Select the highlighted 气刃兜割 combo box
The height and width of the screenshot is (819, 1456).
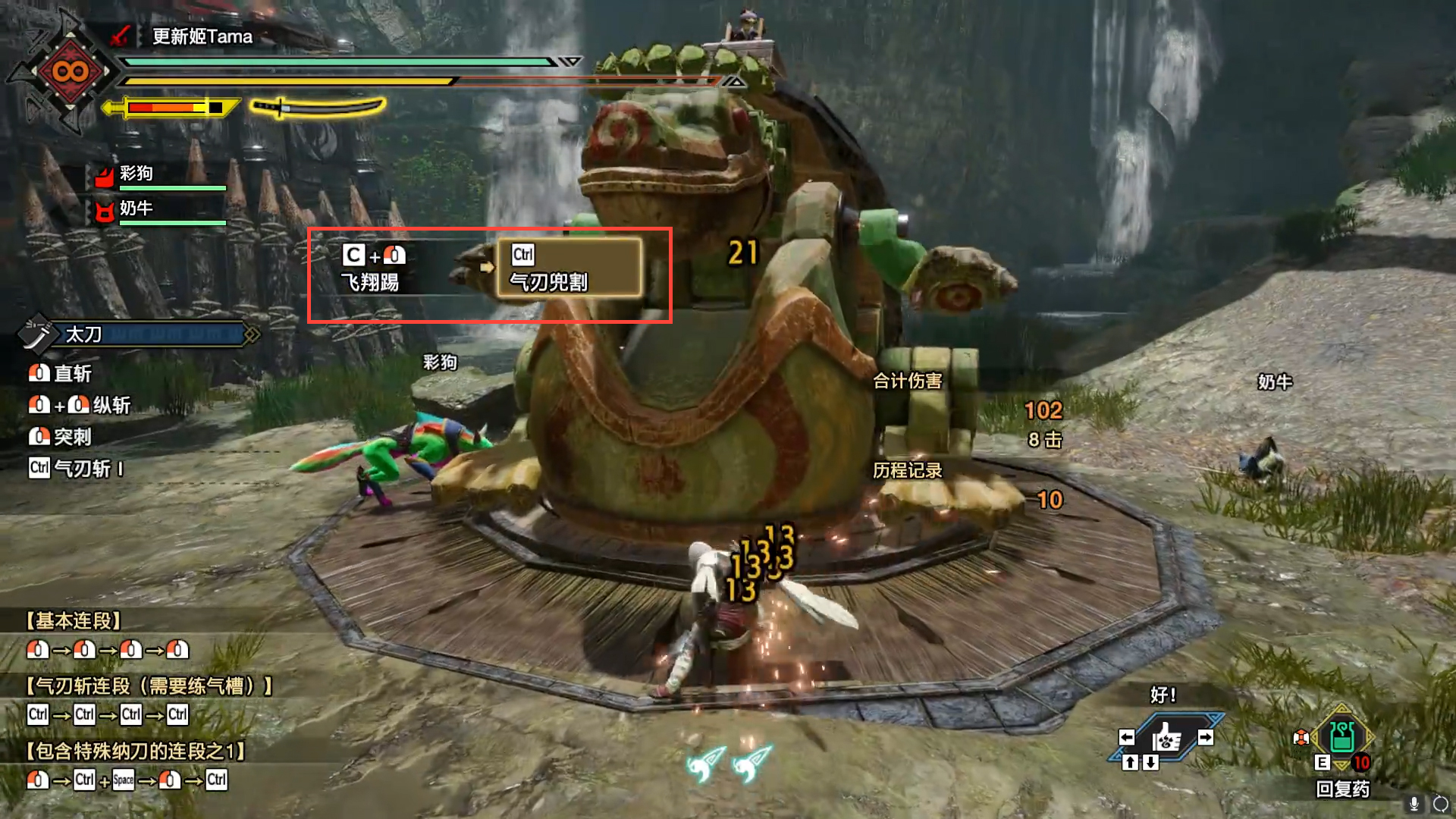point(570,268)
